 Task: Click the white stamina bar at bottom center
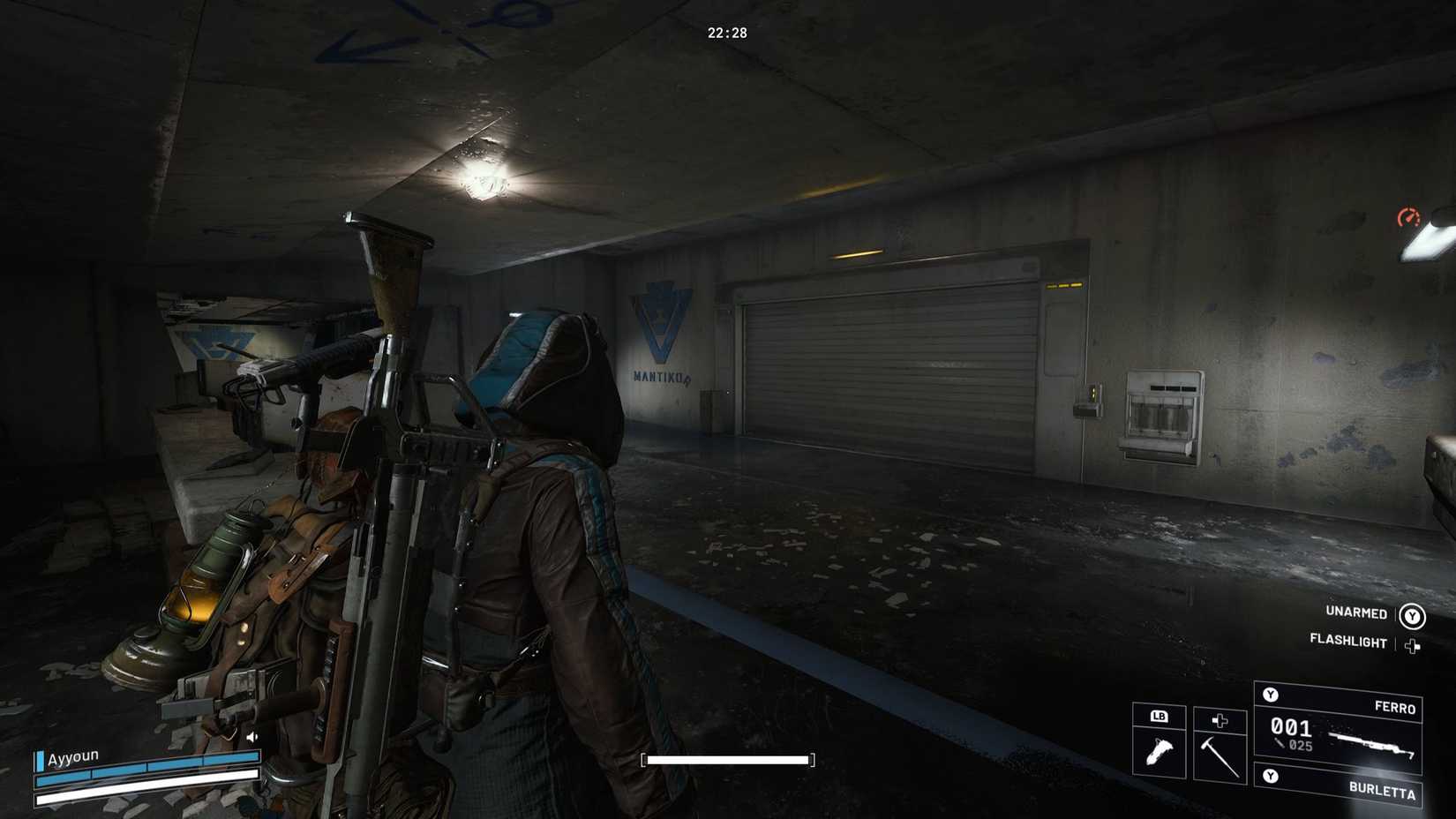726,758
